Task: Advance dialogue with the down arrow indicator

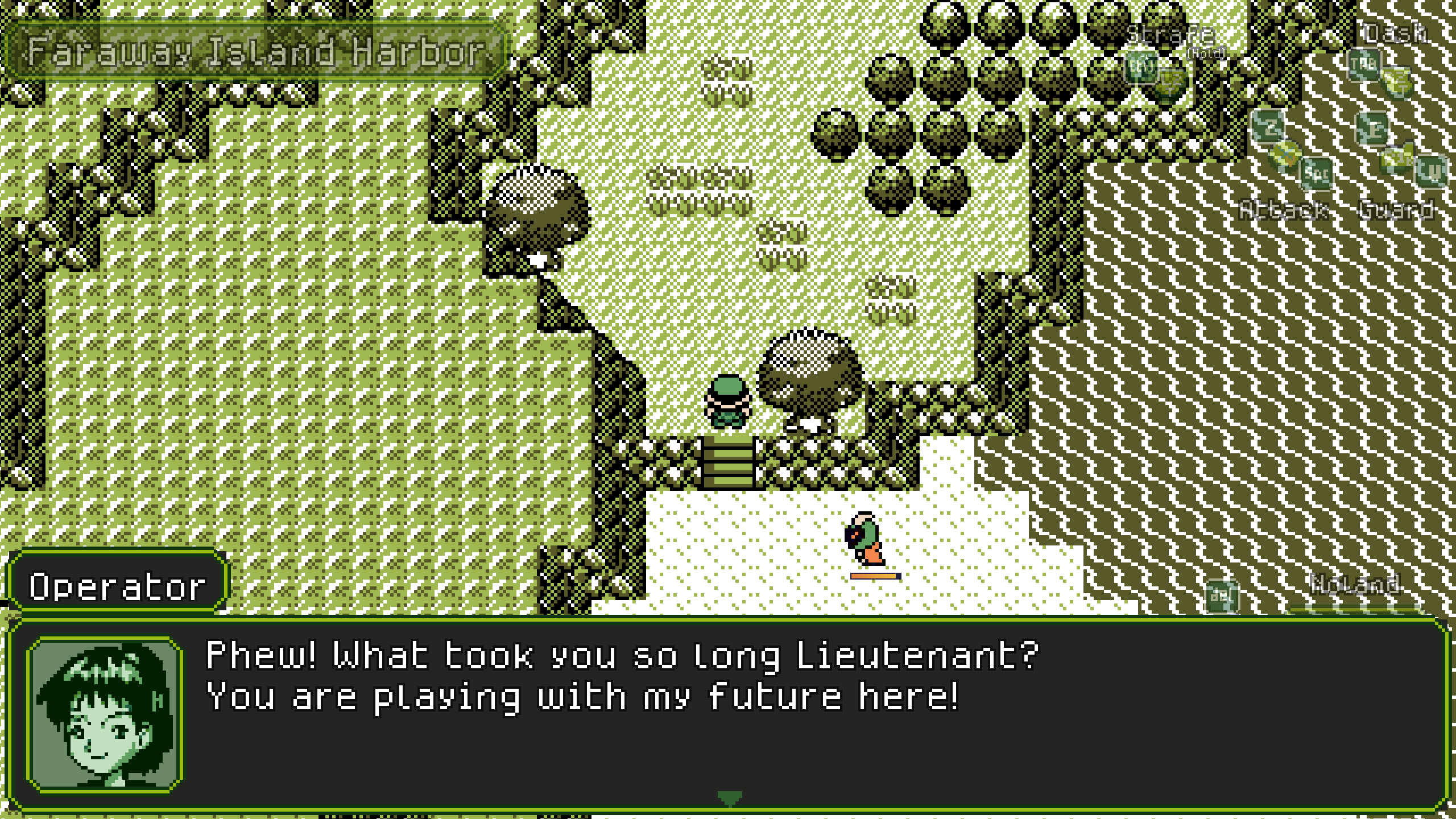Action: (729, 797)
